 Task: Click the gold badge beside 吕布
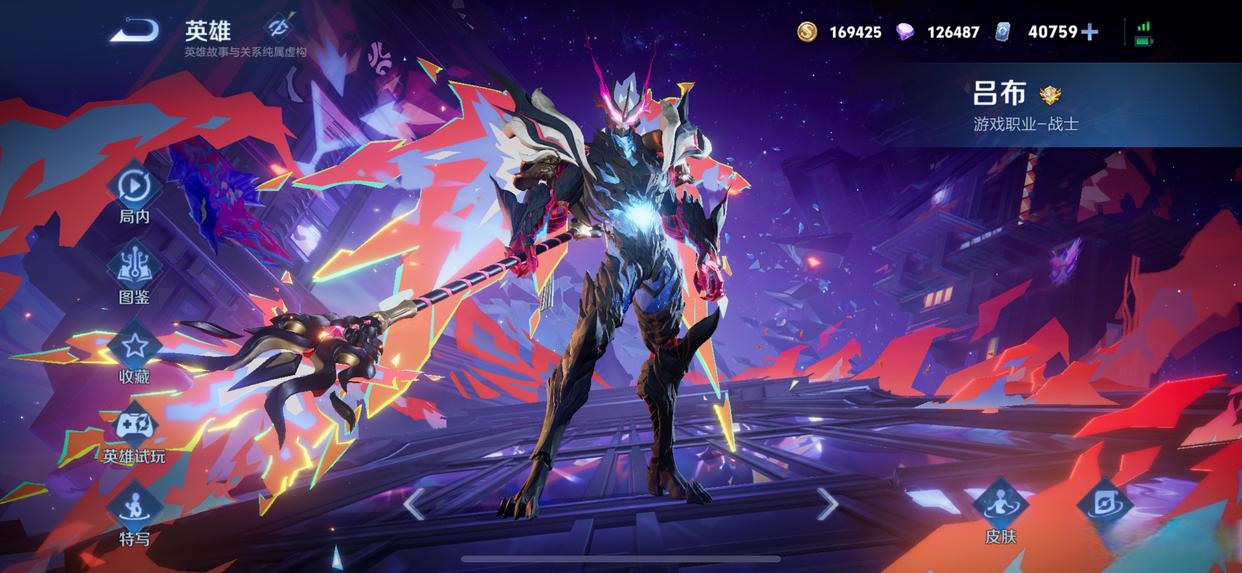tap(1050, 95)
